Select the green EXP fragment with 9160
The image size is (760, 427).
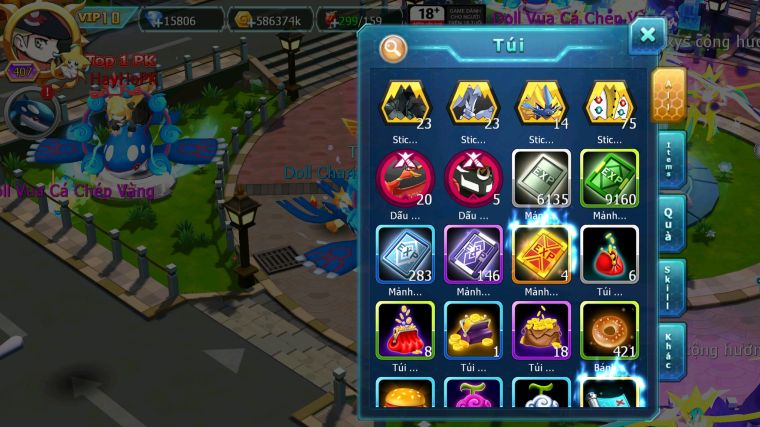(x=609, y=178)
